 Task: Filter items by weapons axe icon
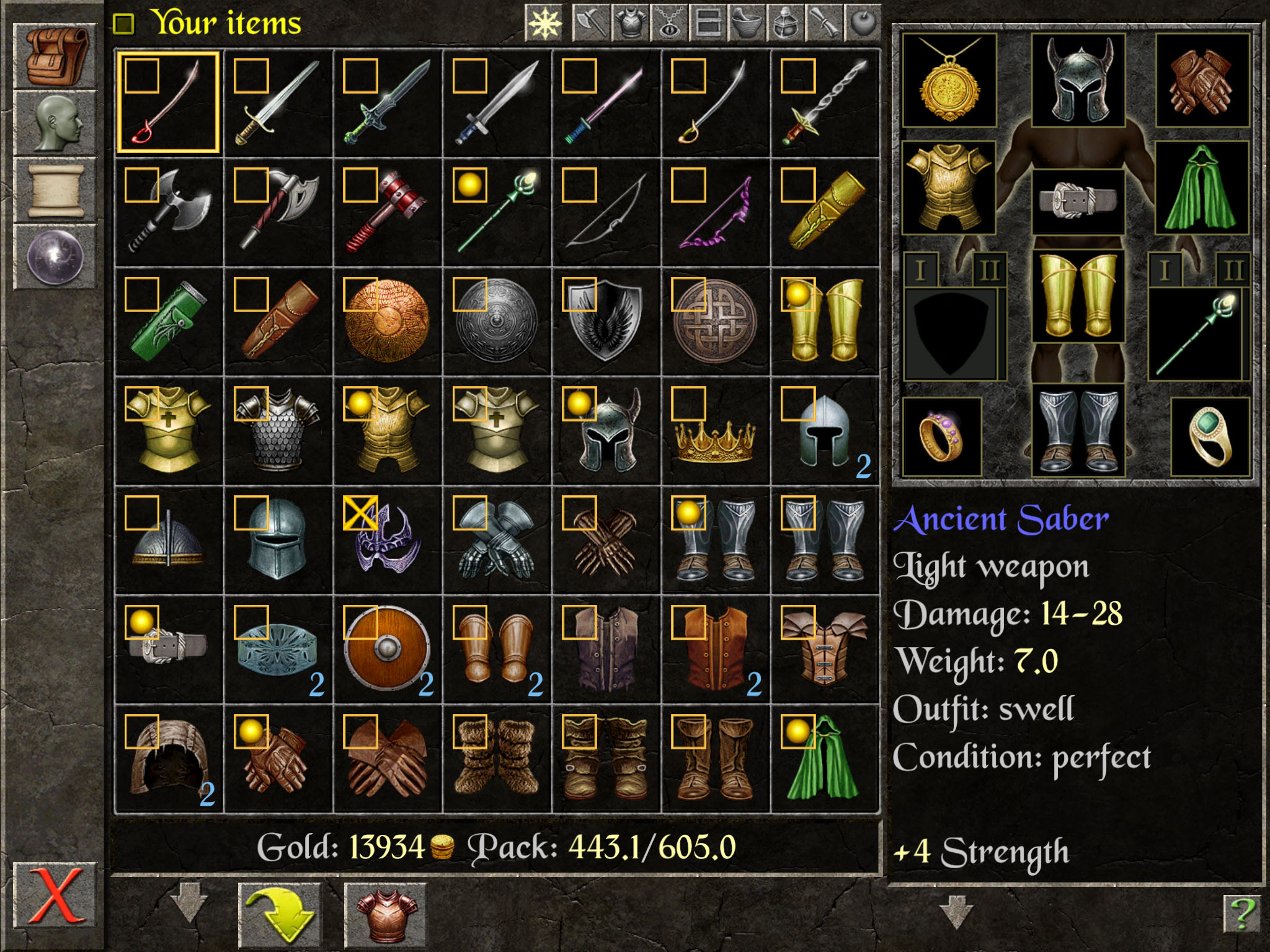coord(591,24)
